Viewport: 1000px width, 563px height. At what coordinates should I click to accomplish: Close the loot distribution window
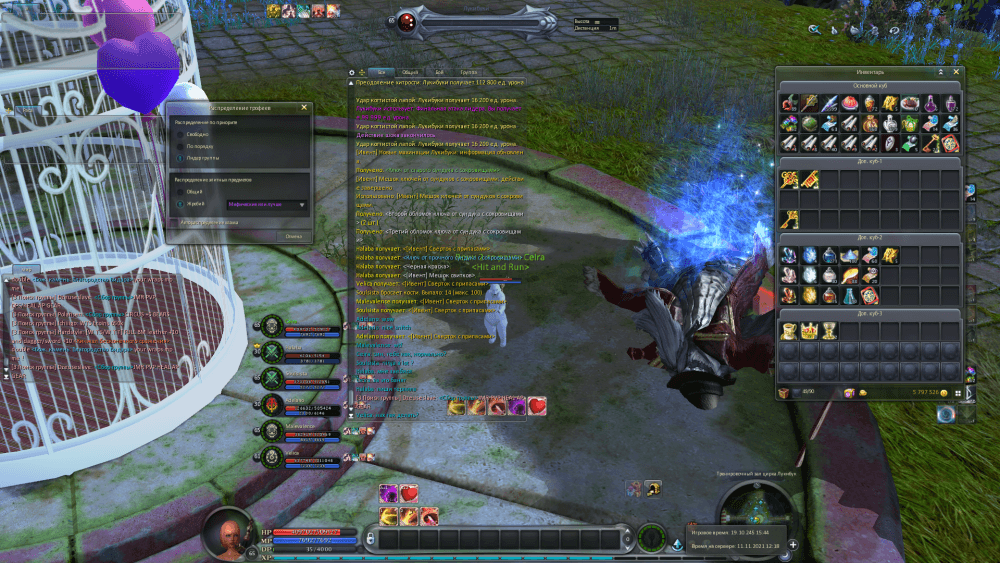tap(304, 107)
